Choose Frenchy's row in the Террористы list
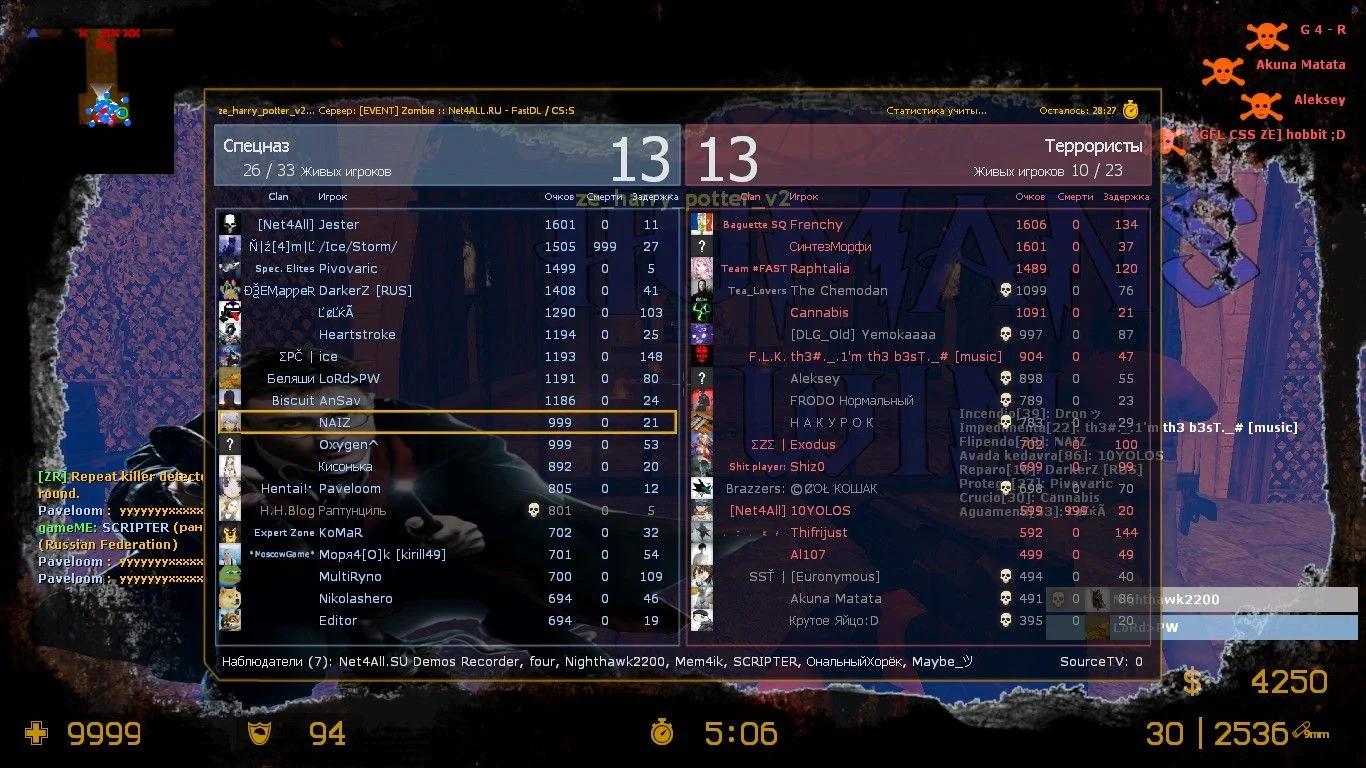This screenshot has height=768, width=1366. 918,225
